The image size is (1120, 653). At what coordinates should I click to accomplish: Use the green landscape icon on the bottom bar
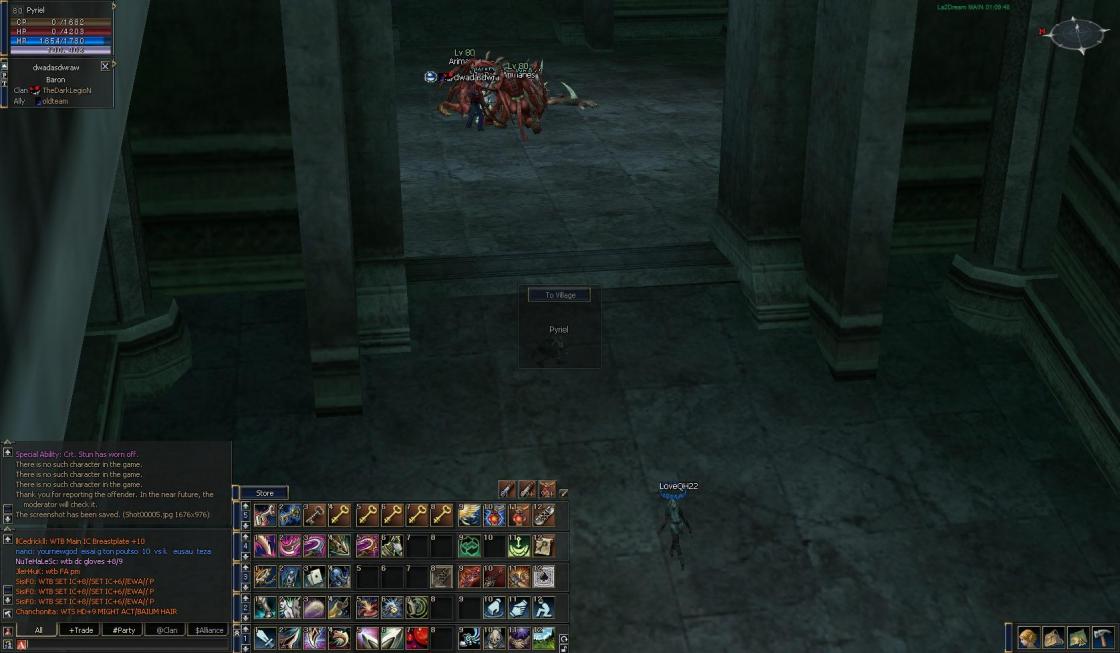click(x=544, y=637)
